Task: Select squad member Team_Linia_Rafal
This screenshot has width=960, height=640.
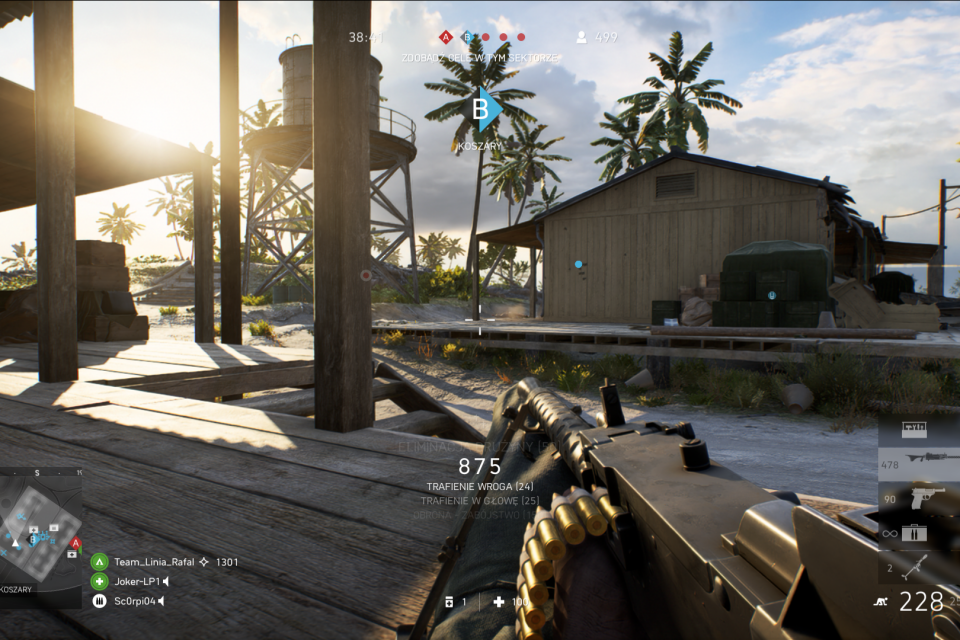Action: pyautogui.click(x=100, y=562)
